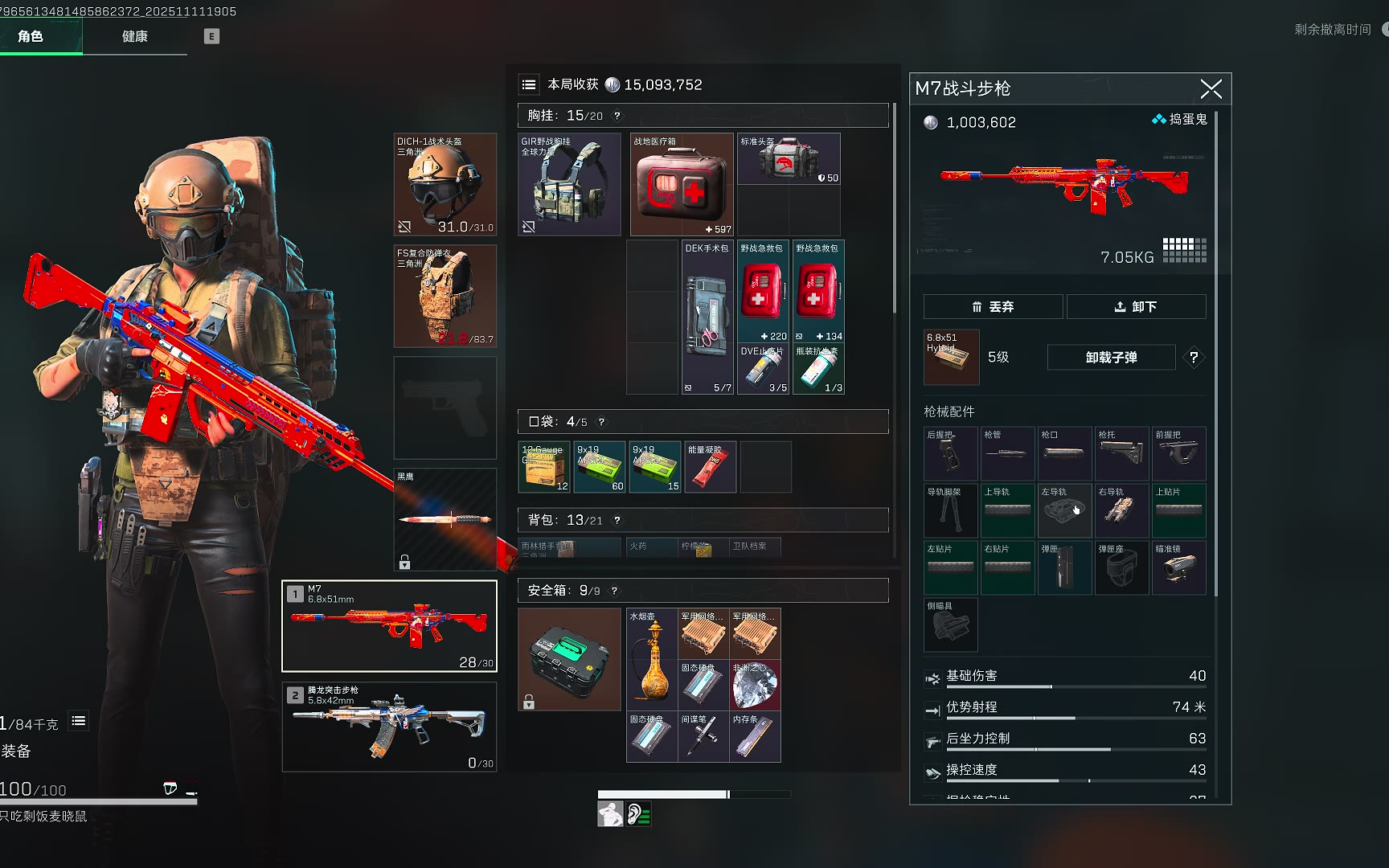1389x868 pixels.
Task: Select the FS composite body armor slot
Action: click(445, 297)
